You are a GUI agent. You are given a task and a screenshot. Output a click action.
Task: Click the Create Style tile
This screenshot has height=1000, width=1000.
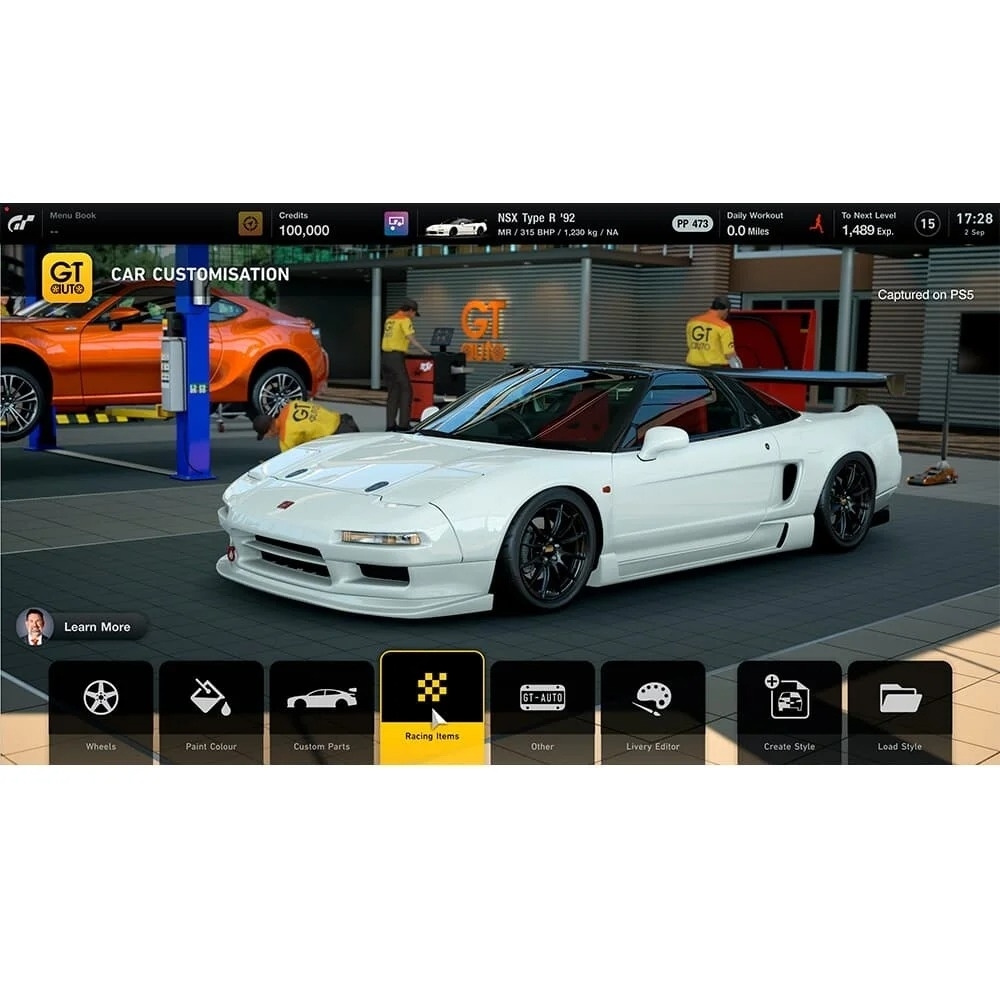[x=789, y=710]
